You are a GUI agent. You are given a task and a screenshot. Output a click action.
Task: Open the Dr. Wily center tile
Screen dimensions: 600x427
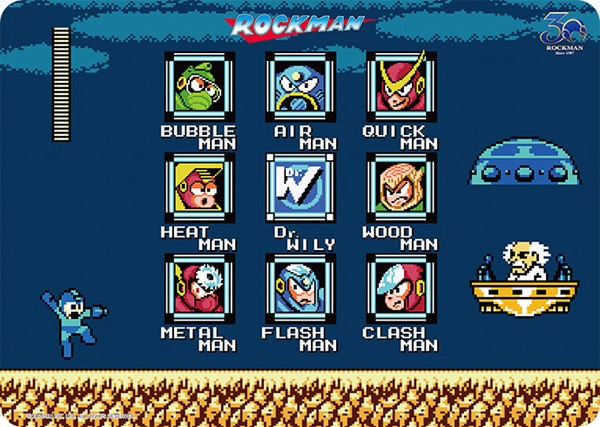(x=298, y=187)
